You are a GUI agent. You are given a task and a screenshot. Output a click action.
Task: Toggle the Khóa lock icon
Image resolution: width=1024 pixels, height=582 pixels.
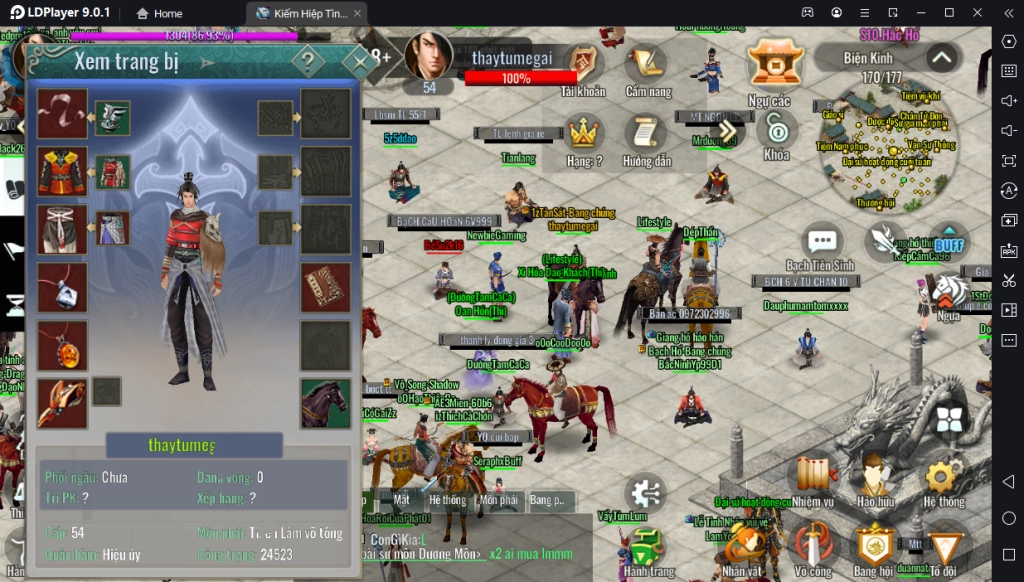(x=776, y=132)
